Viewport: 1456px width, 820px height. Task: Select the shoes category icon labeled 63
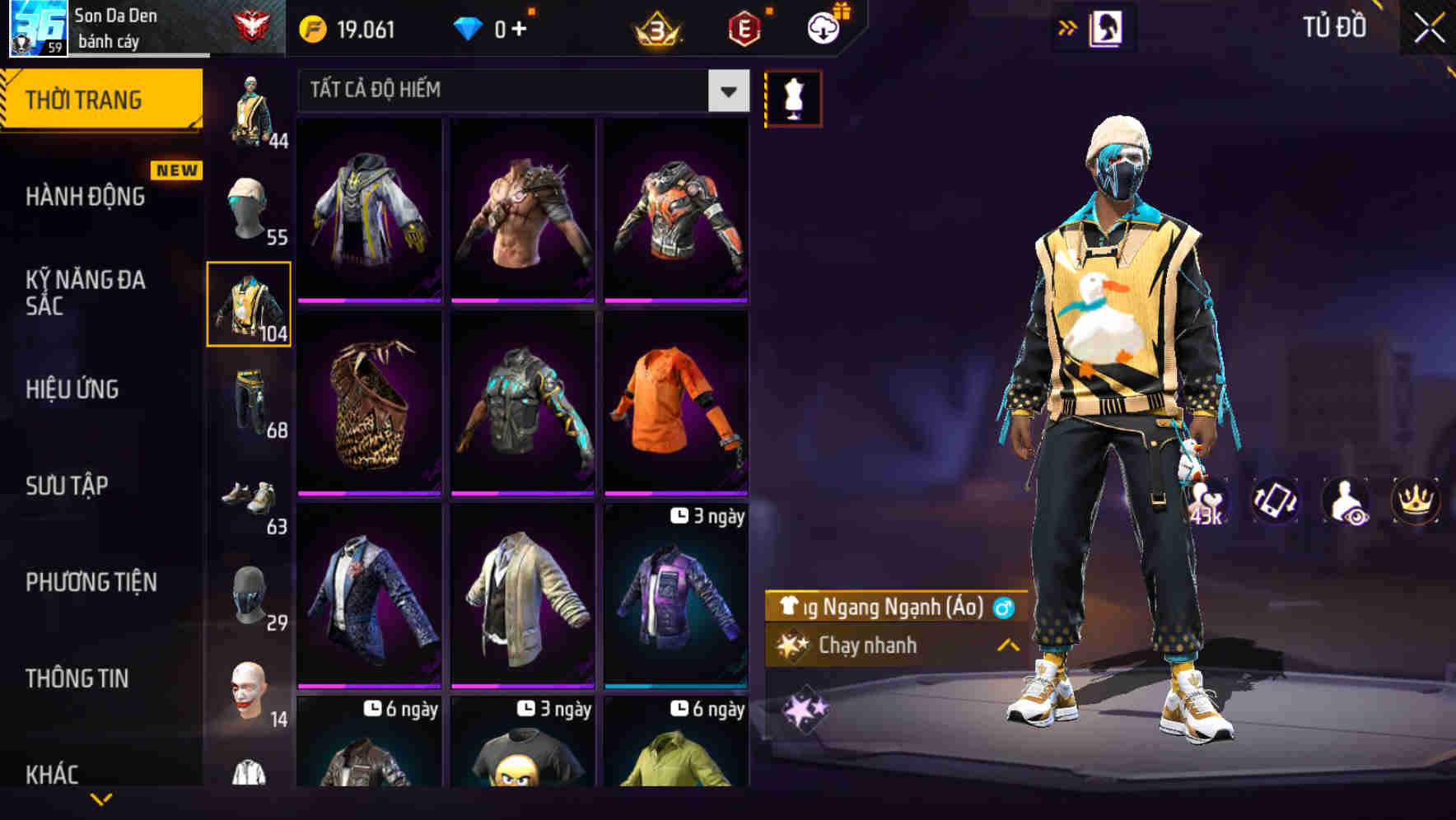[x=248, y=498]
